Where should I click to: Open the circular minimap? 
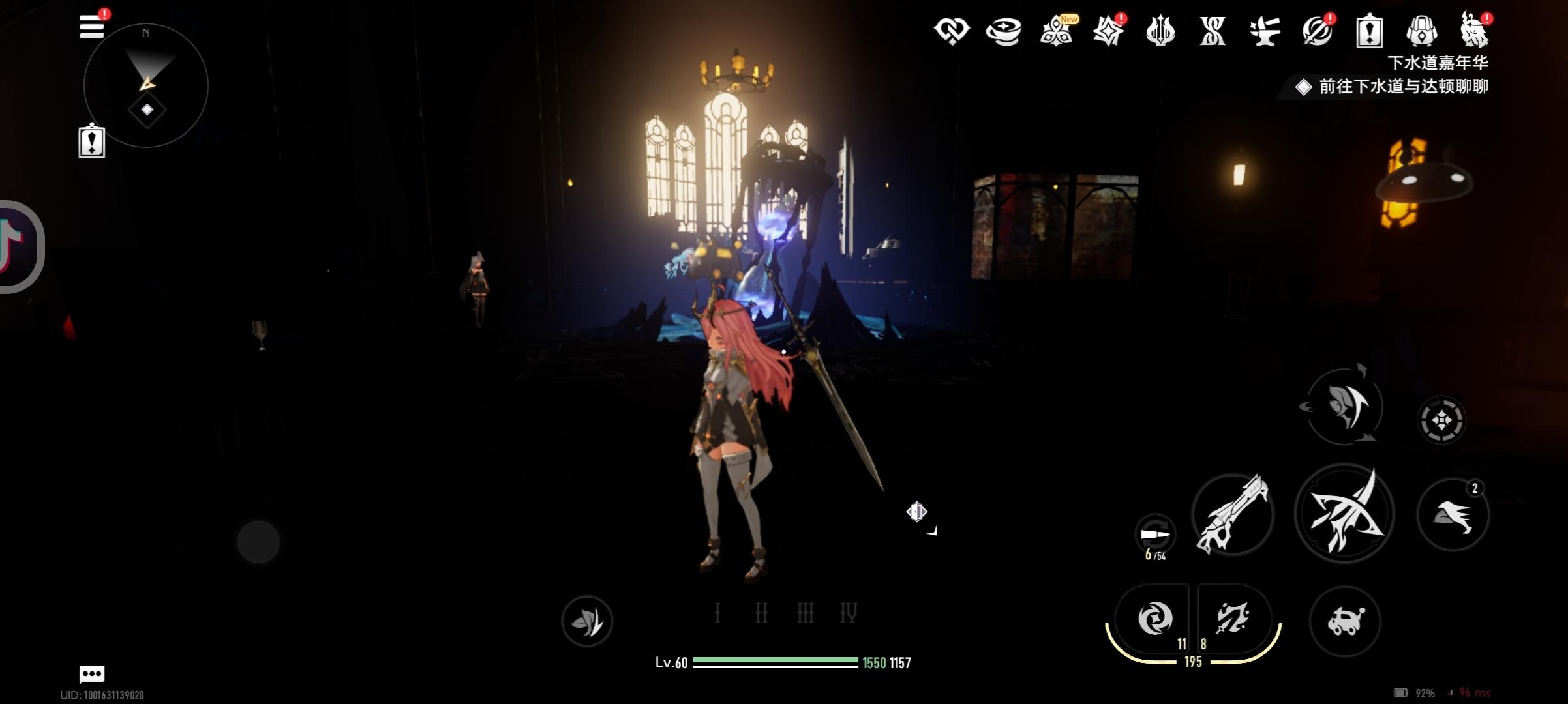(x=146, y=85)
